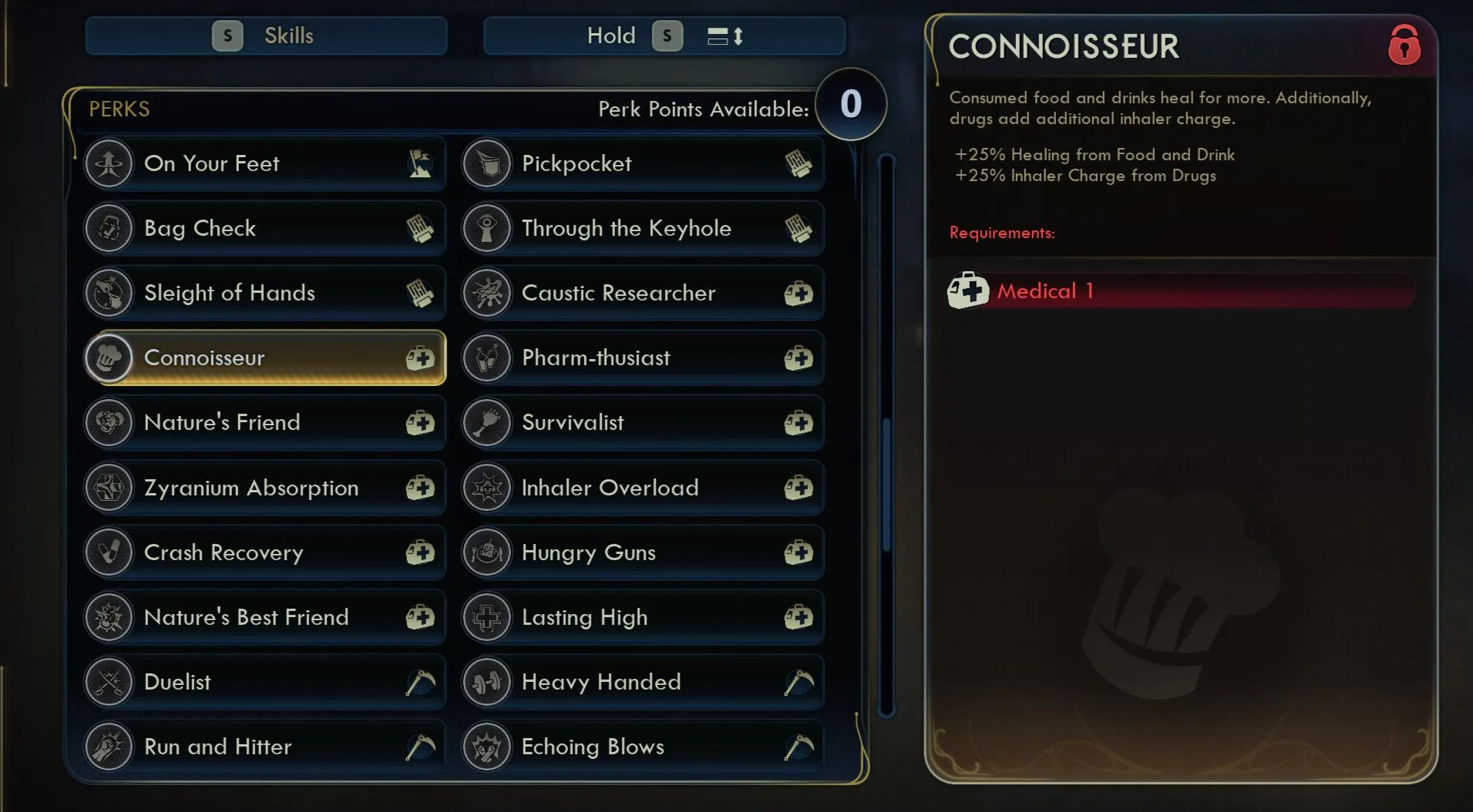Click the perk list scrollbar
The width and height of the screenshot is (1473, 812).
[x=886, y=485]
